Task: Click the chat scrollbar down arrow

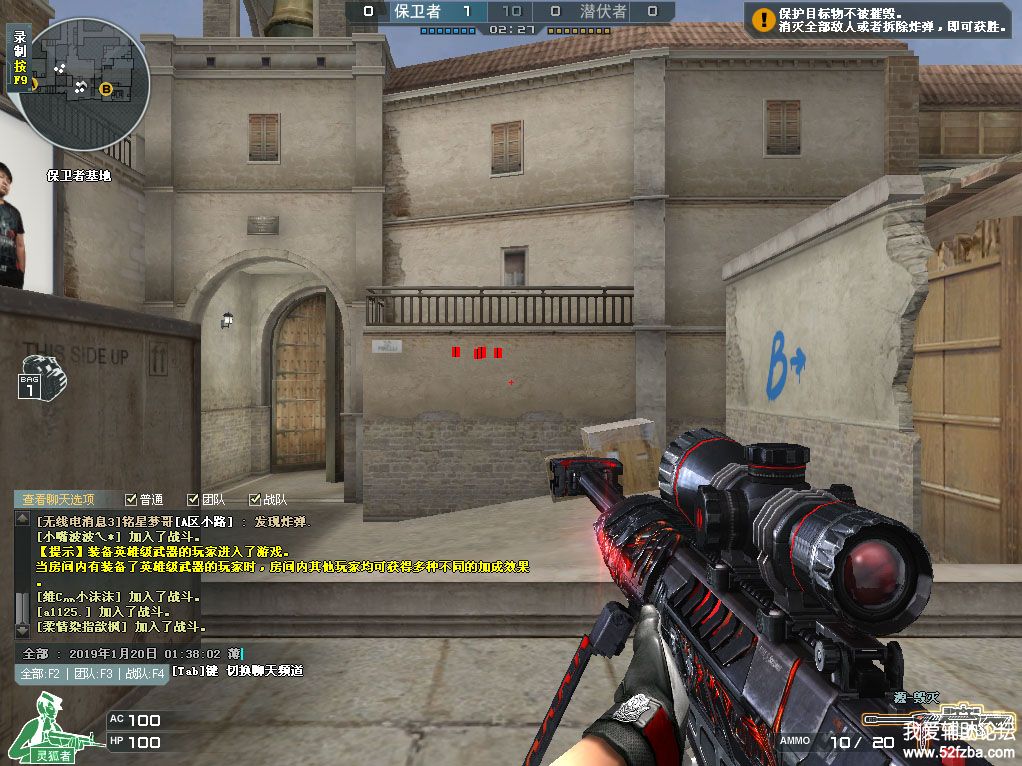Action: (21, 631)
